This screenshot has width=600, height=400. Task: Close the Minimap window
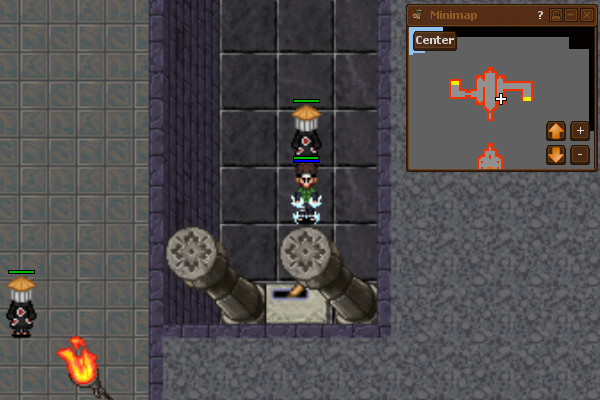[586, 15]
